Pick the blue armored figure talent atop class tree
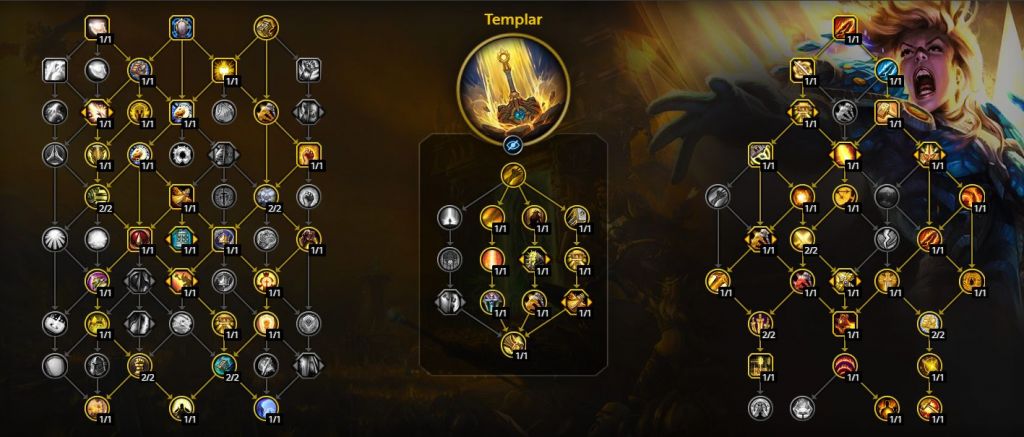 tap(181, 27)
